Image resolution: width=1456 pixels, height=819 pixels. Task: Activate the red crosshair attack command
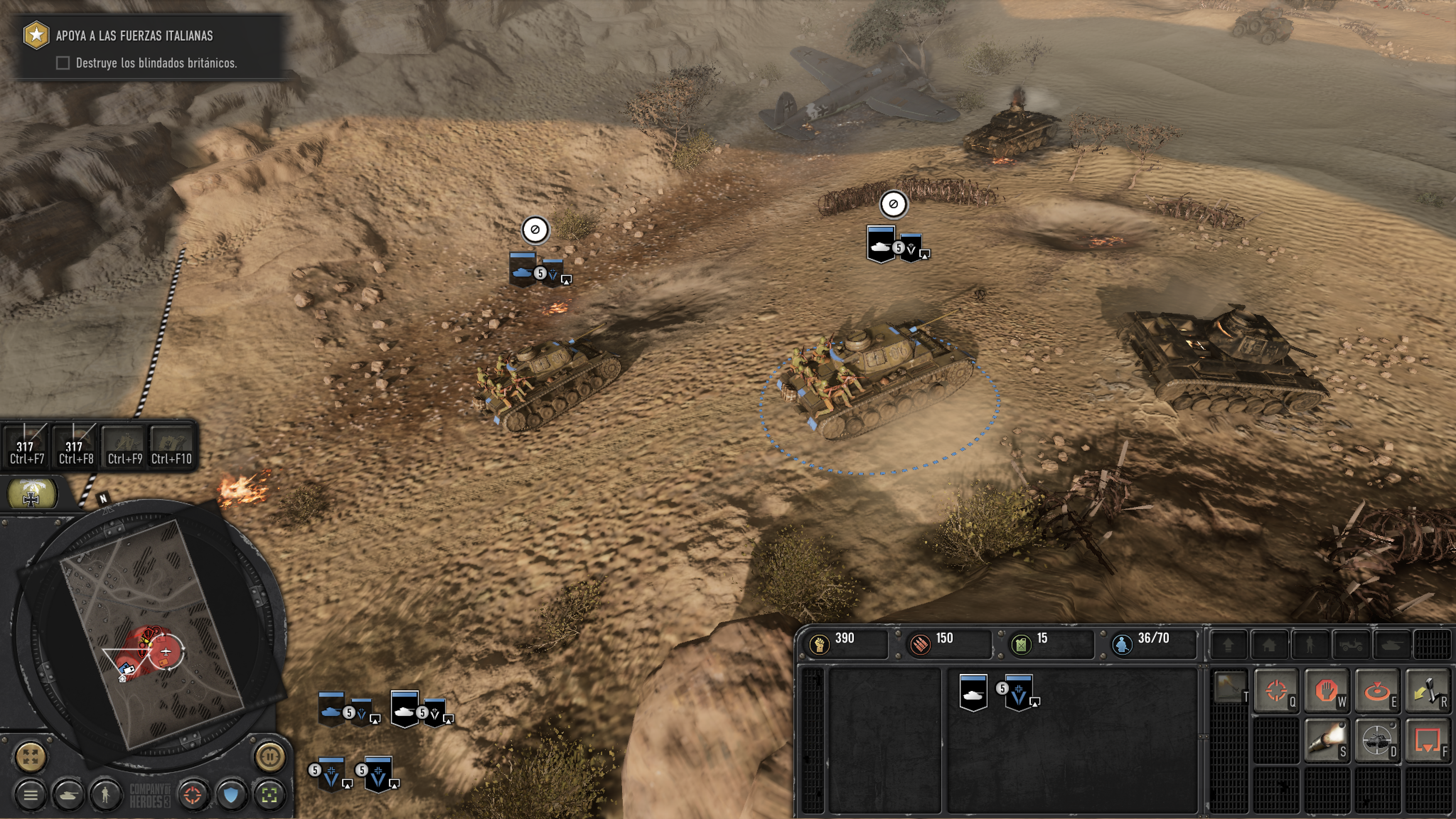click(1276, 691)
